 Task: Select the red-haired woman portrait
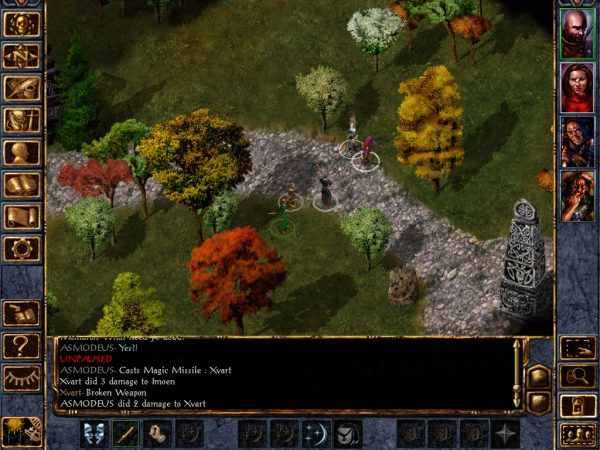point(577,89)
